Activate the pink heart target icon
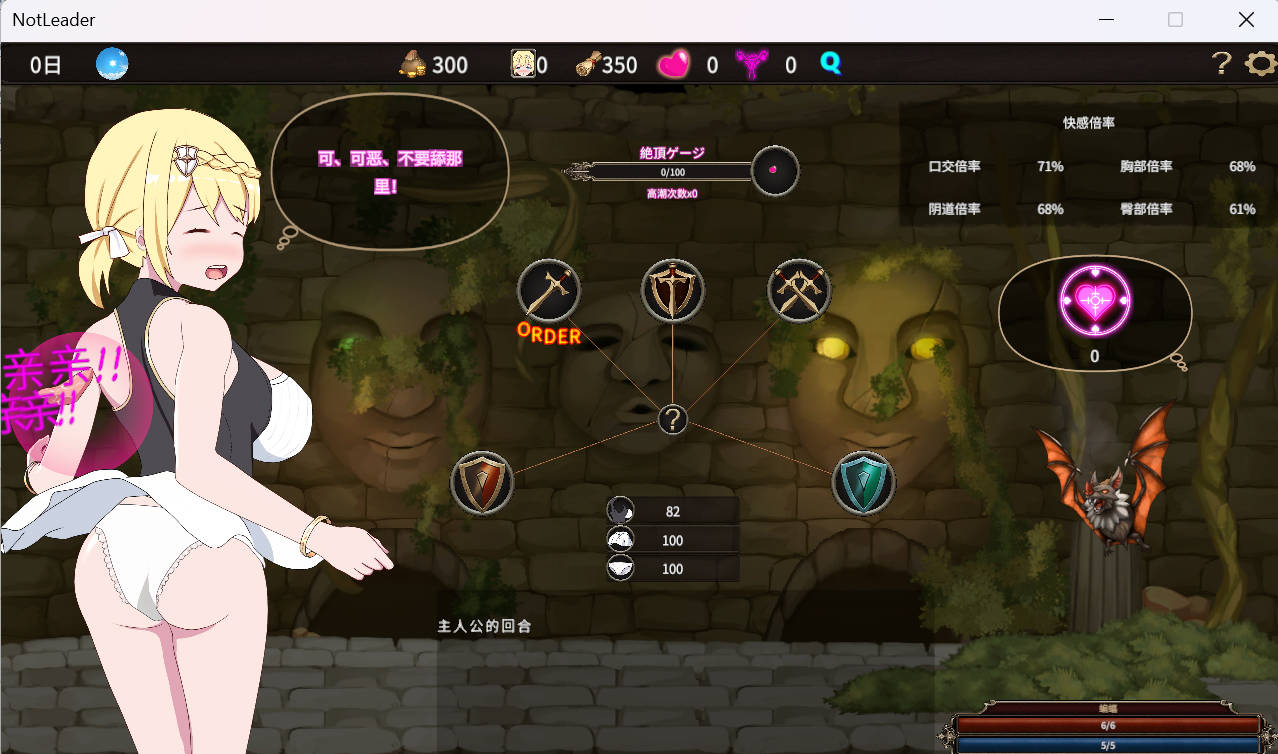The image size is (1278, 754). pos(1094,298)
